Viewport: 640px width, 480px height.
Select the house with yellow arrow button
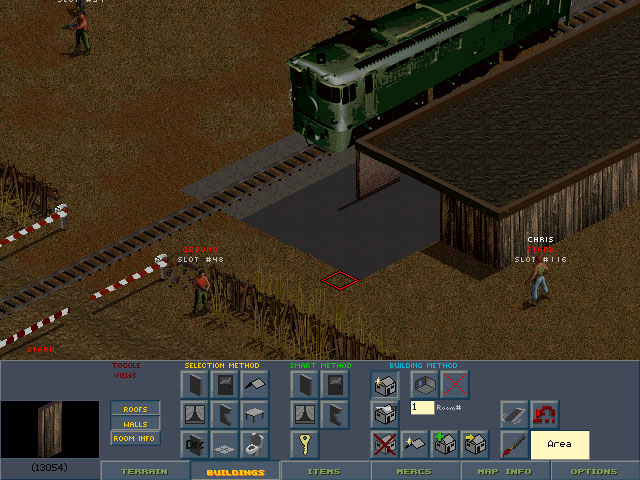pyautogui.click(x=475, y=444)
